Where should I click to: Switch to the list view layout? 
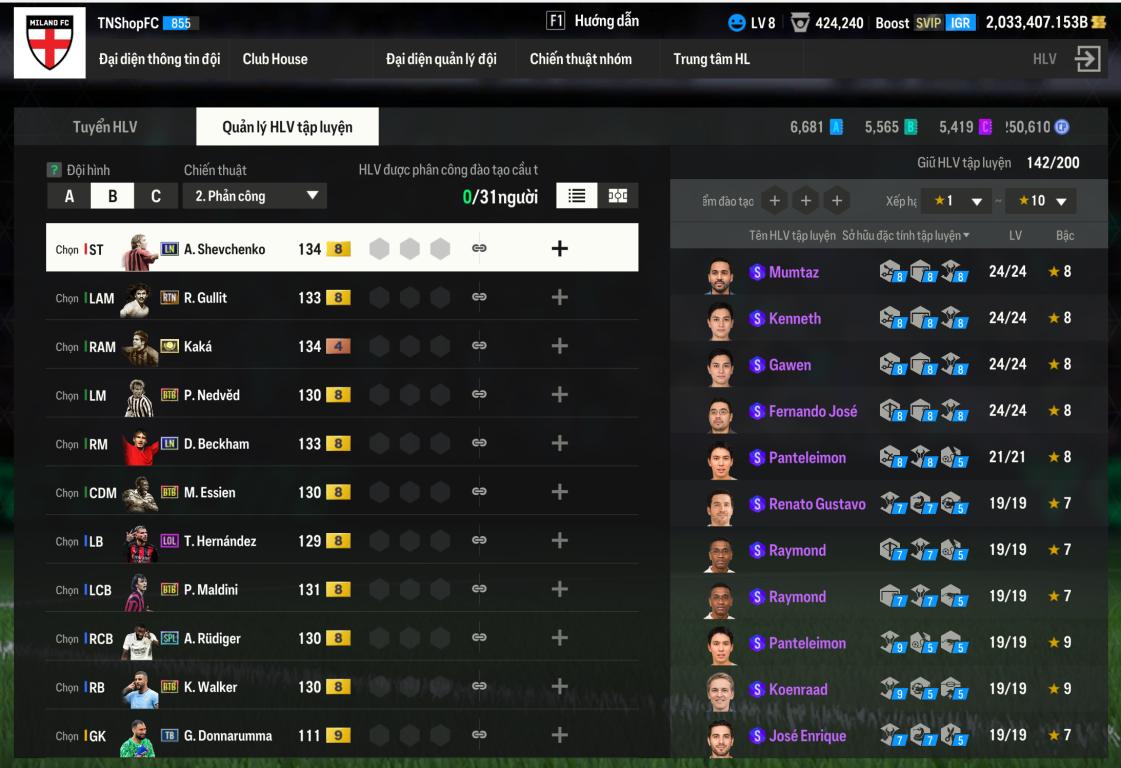pos(576,196)
